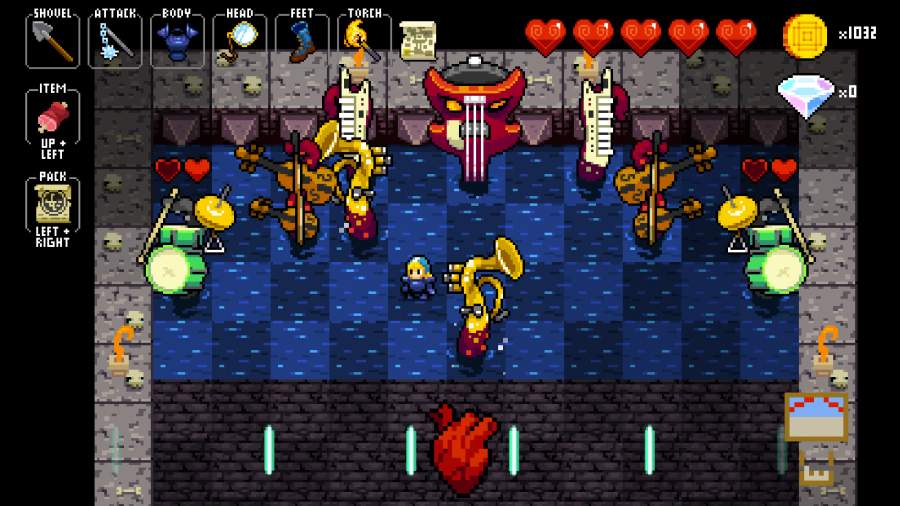Select the Torch equipment slot
The height and width of the screenshot is (506, 900).
[x=364, y=40]
